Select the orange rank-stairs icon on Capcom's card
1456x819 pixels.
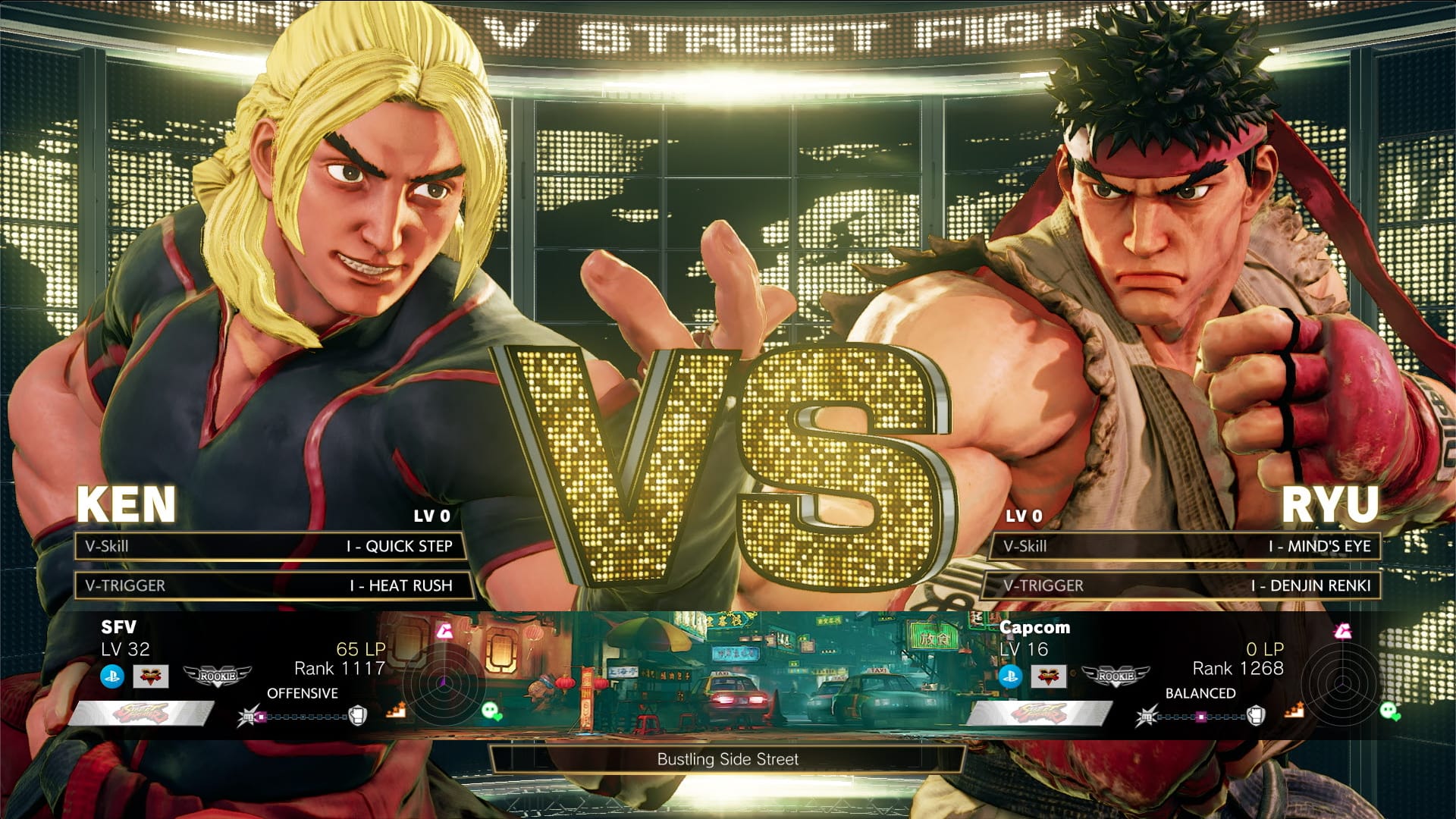pyautogui.click(x=1294, y=711)
